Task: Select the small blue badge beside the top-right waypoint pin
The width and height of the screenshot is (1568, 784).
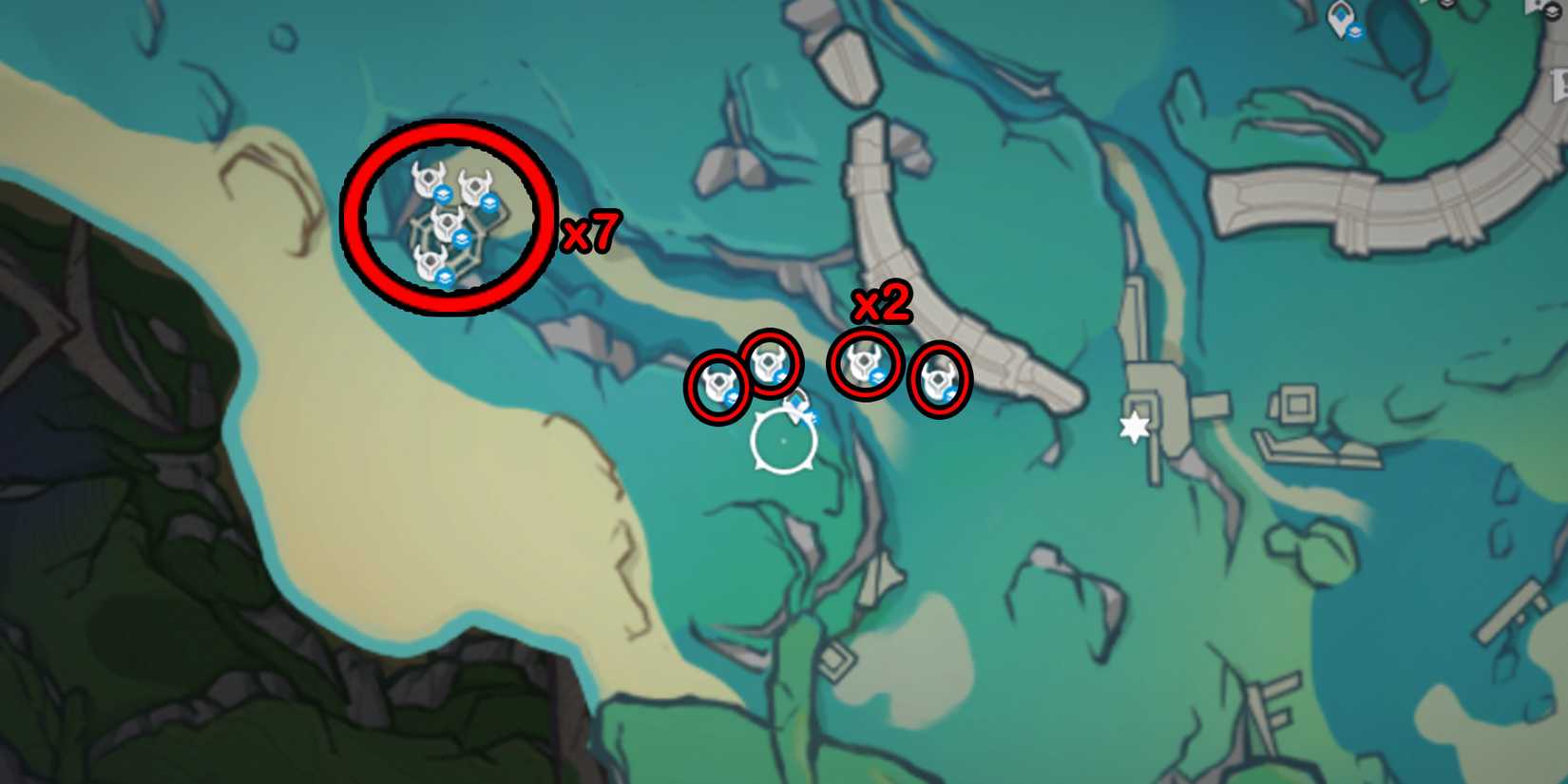Action: tap(1355, 30)
